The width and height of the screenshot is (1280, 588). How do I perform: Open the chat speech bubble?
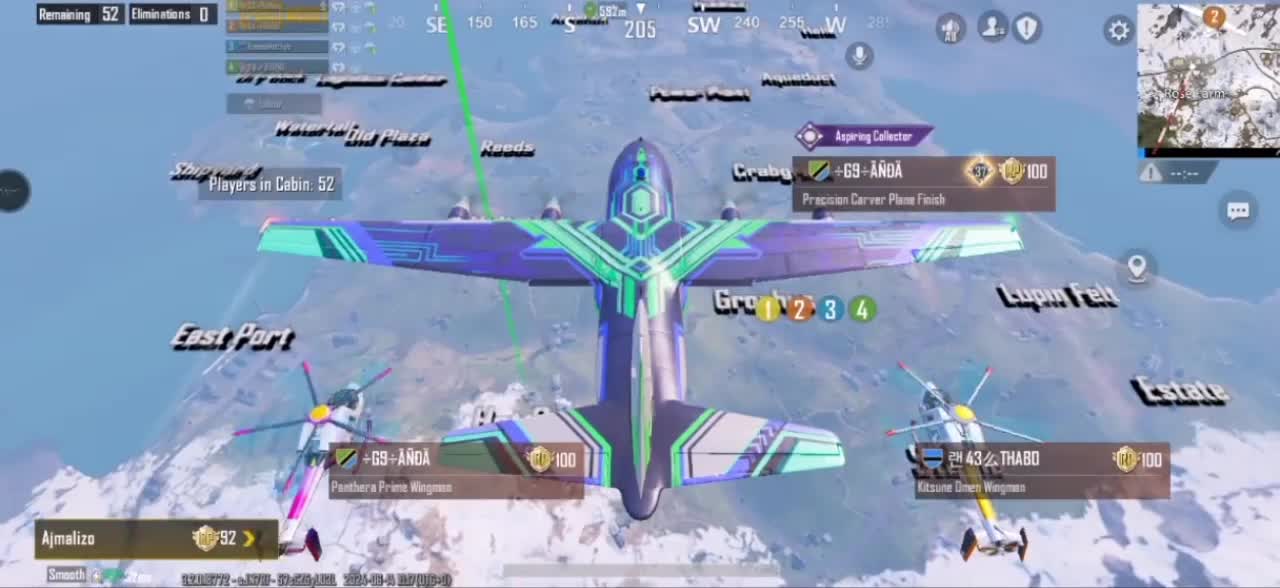tap(1238, 210)
